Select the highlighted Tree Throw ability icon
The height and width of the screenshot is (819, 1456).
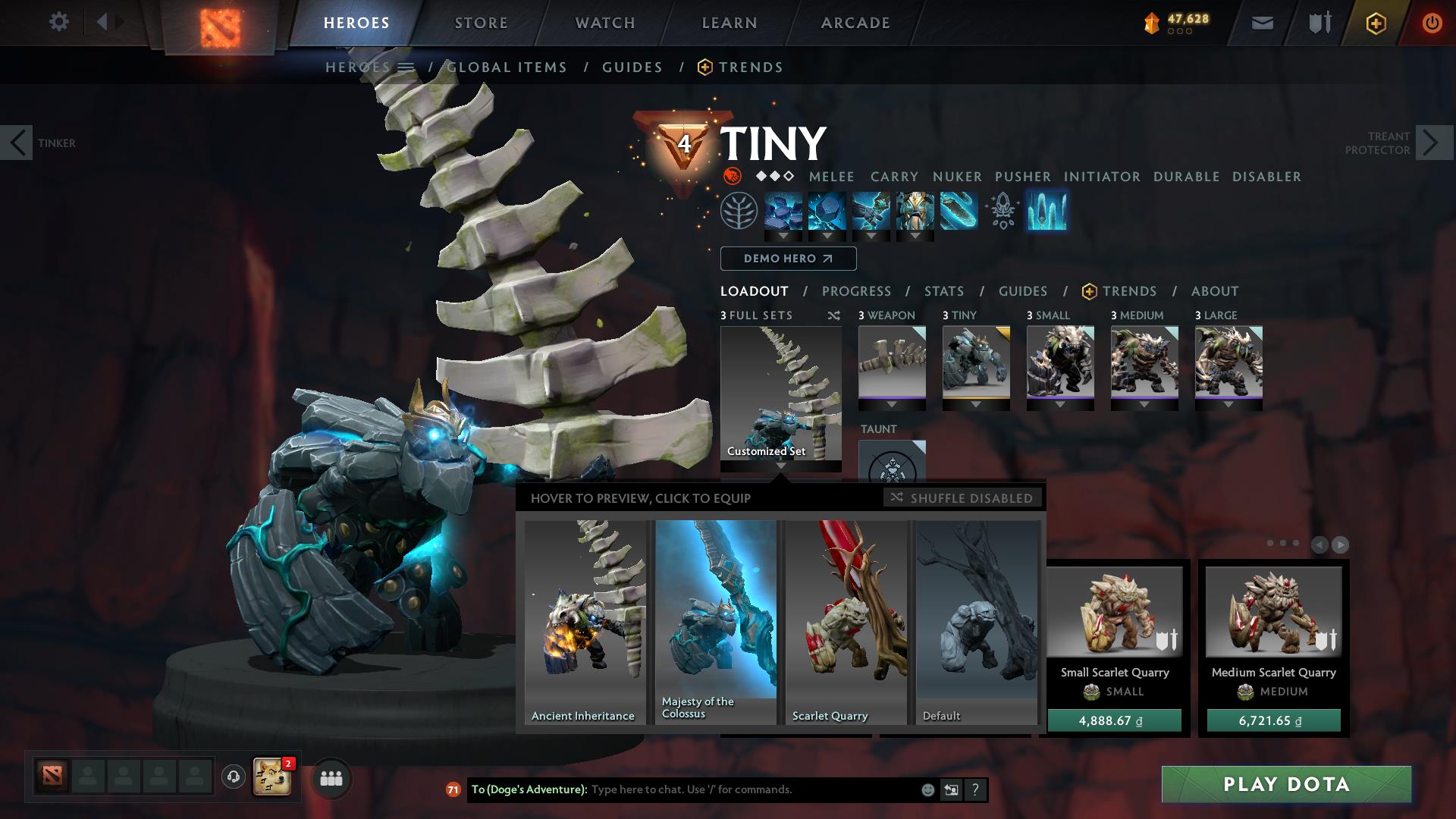pos(1049,212)
